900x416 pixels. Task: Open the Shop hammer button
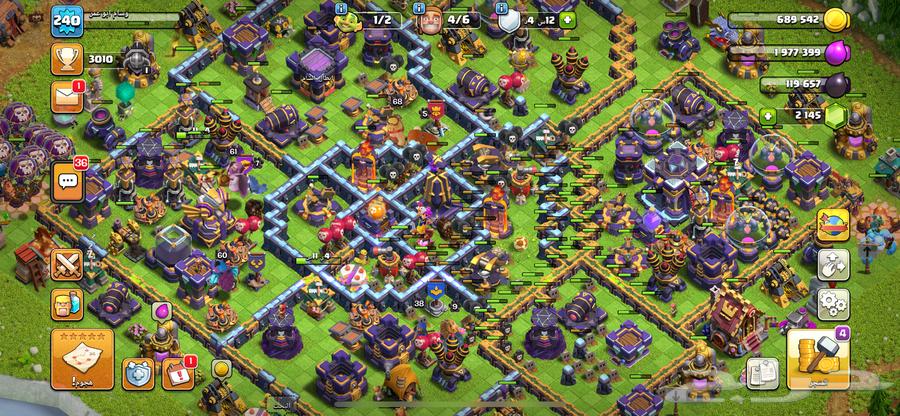[x=818, y=360]
